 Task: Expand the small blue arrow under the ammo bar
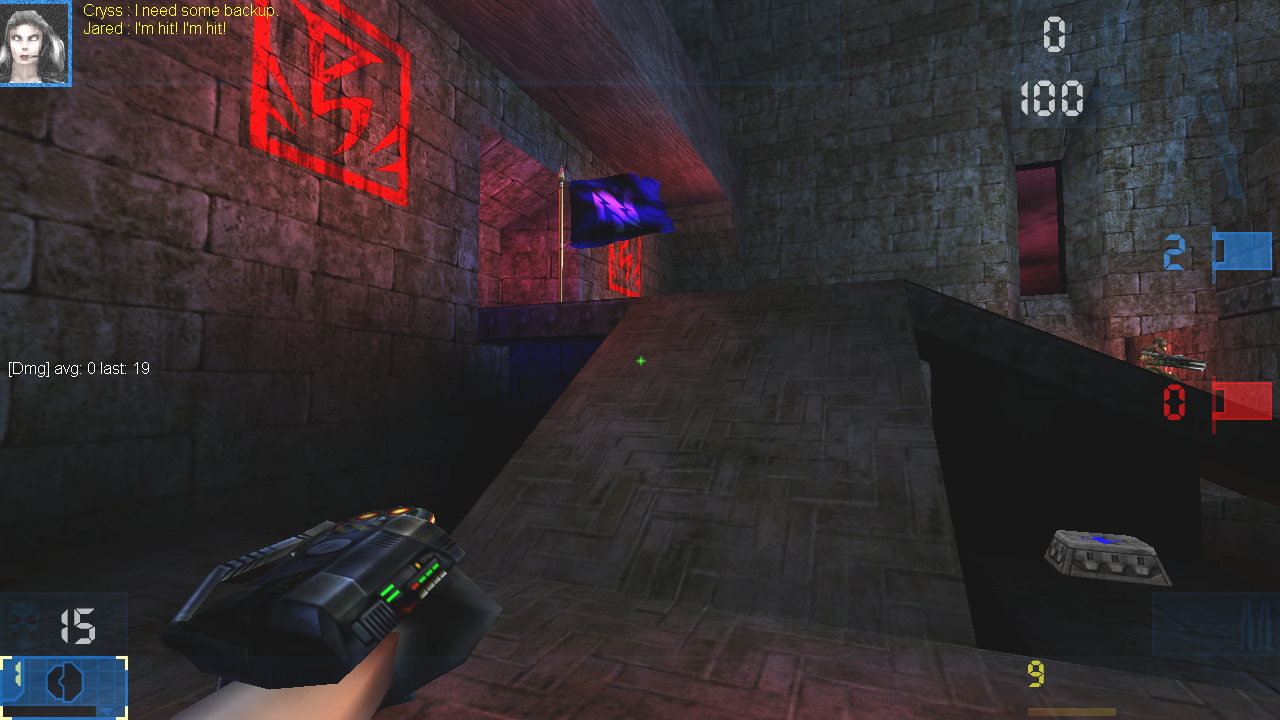pos(105,712)
